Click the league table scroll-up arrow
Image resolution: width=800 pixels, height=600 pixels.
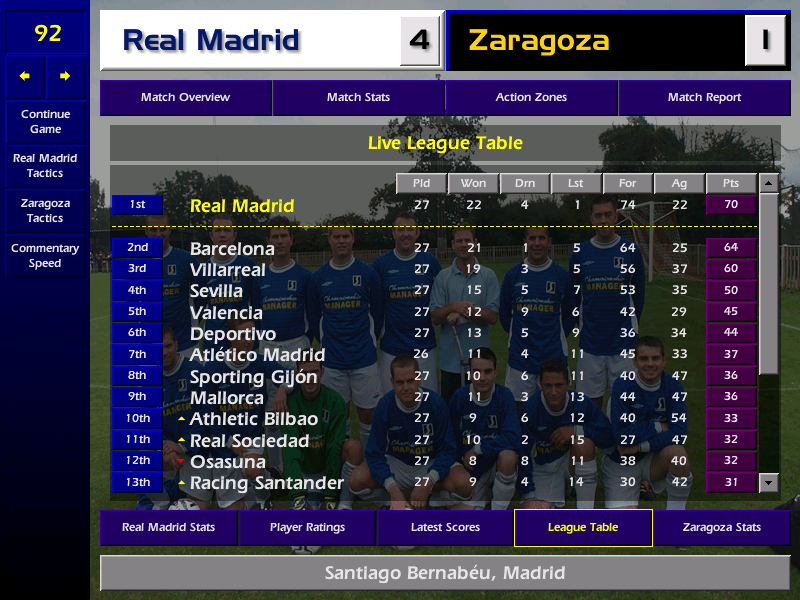click(768, 183)
